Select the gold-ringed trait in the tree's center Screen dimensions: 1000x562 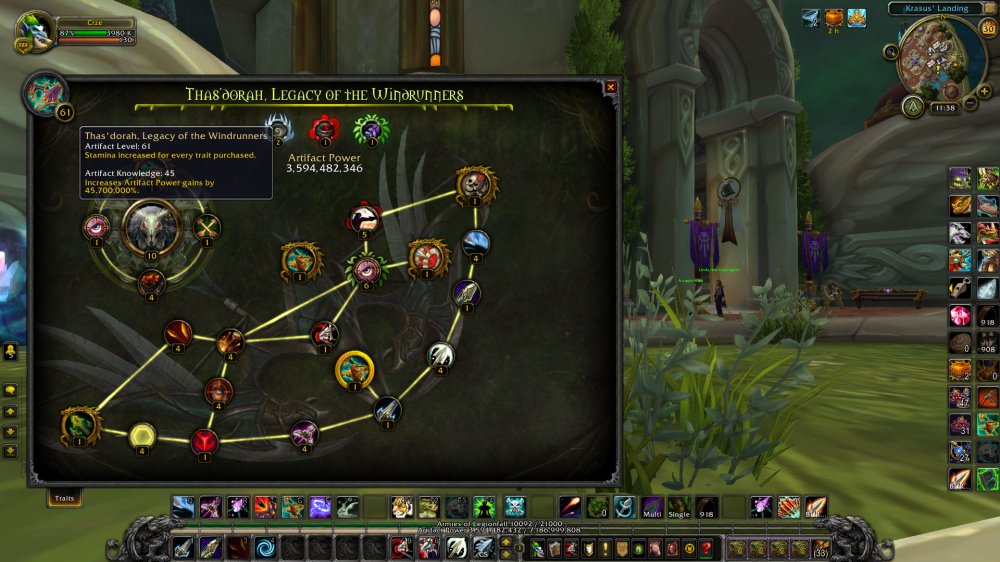pyautogui.click(x=354, y=369)
